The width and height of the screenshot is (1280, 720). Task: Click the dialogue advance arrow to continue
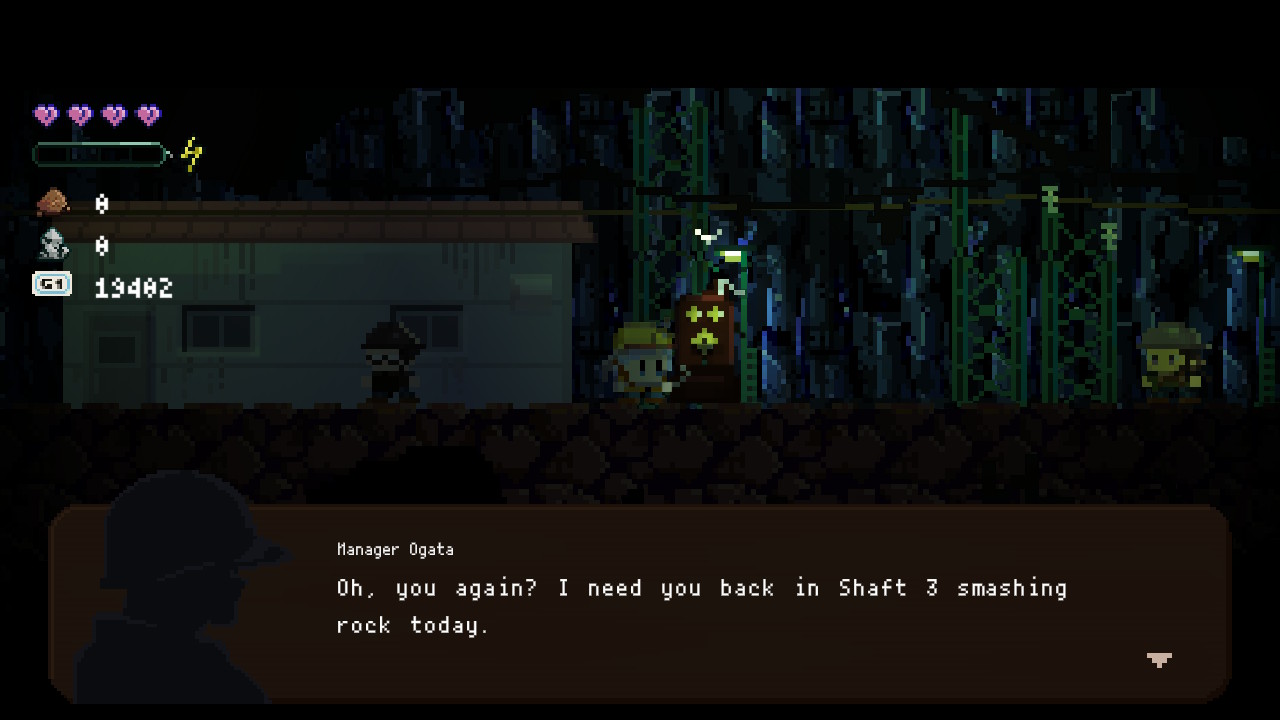coord(1158,660)
